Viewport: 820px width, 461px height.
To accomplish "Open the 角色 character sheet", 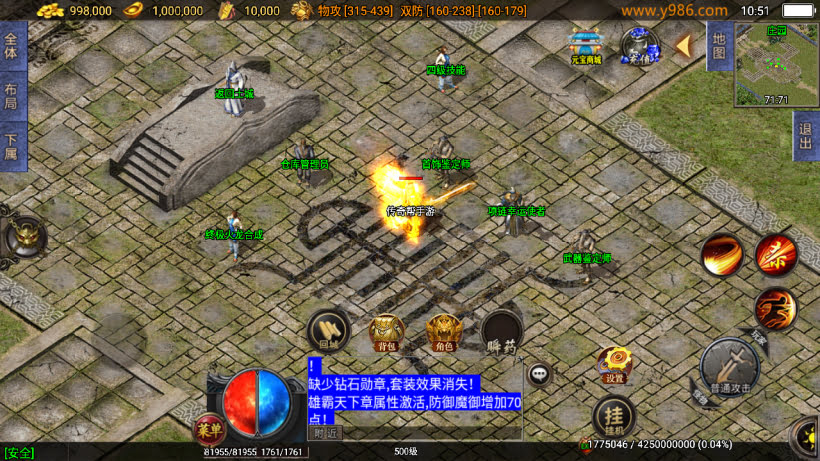I will click(443, 332).
